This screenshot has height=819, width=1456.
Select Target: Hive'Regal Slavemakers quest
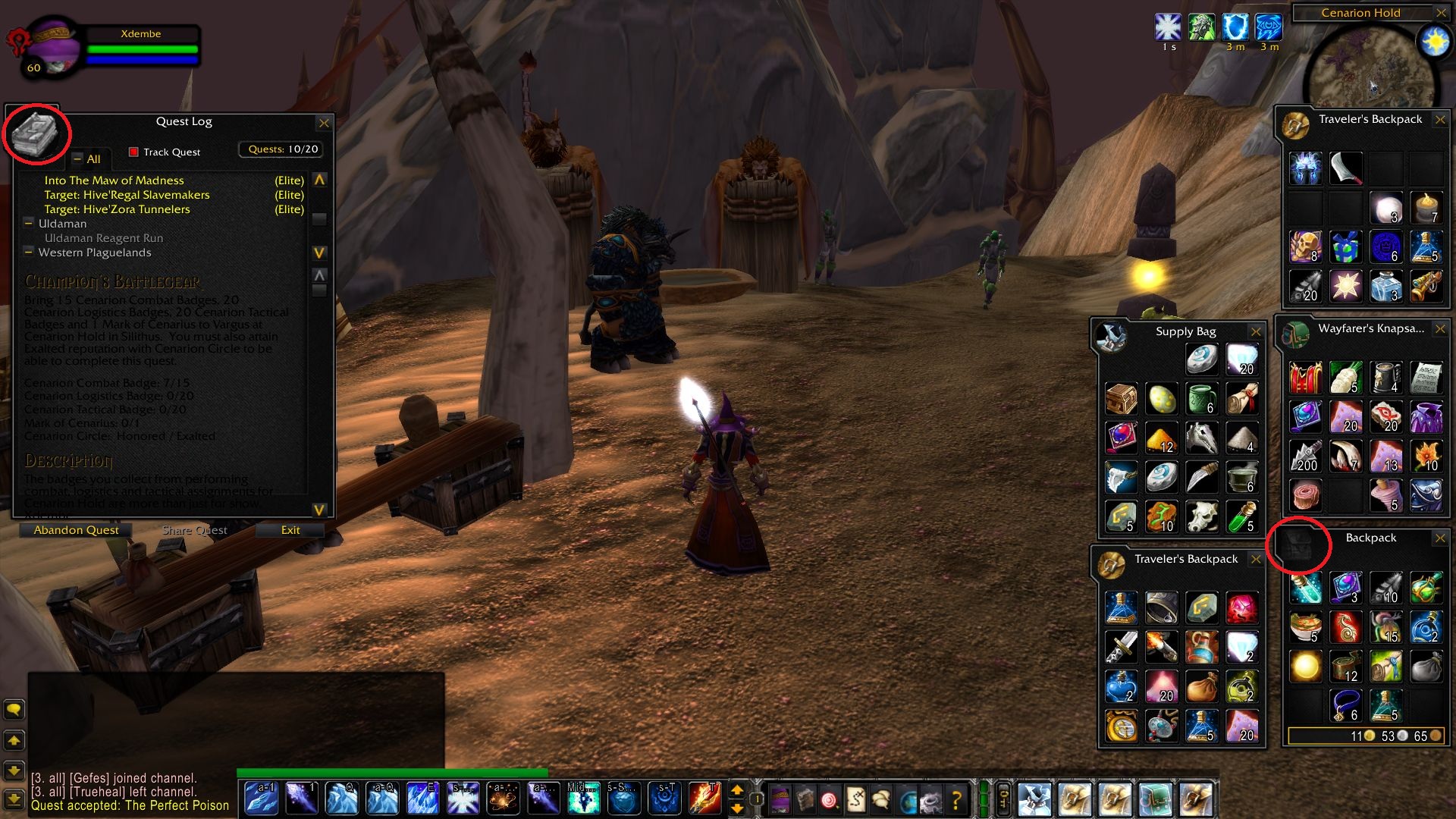[127, 195]
